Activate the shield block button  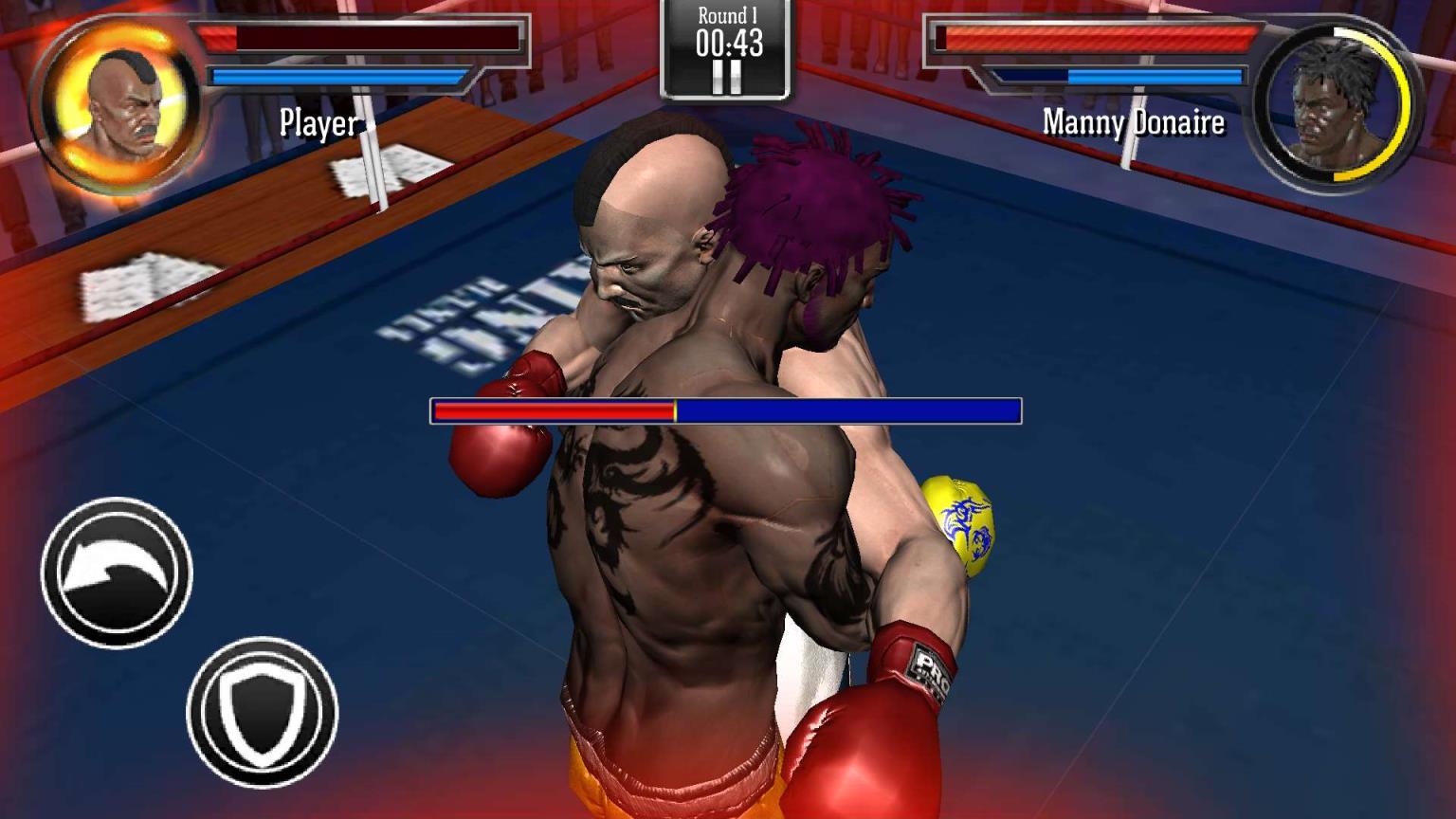[x=263, y=711]
